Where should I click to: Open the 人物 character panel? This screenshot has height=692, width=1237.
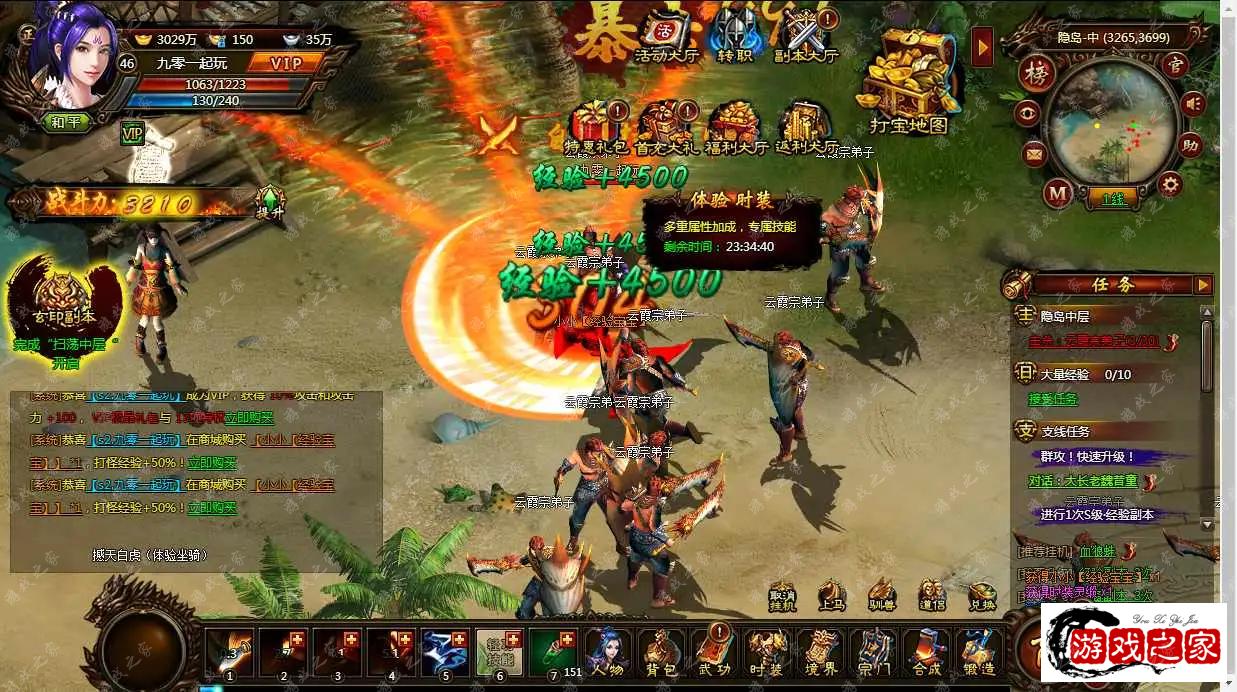(x=606, y=652)
